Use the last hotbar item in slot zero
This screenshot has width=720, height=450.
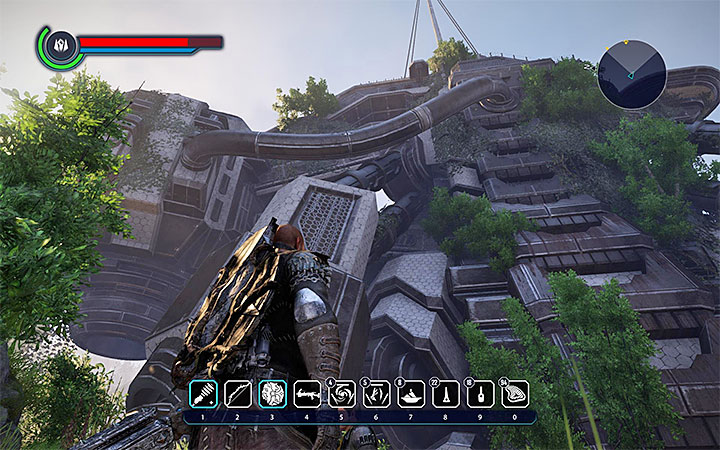515,393
